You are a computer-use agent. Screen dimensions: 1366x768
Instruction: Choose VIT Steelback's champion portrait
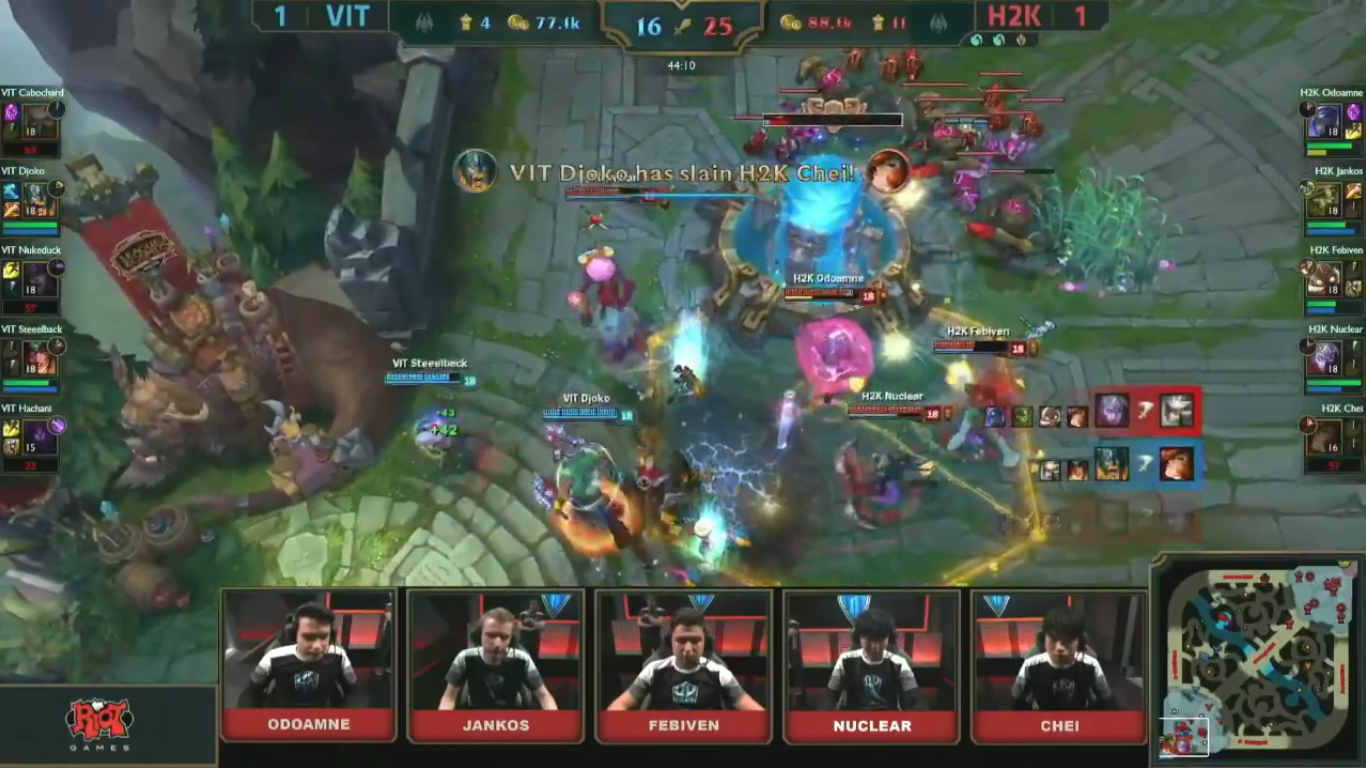[x=40, y=356]
